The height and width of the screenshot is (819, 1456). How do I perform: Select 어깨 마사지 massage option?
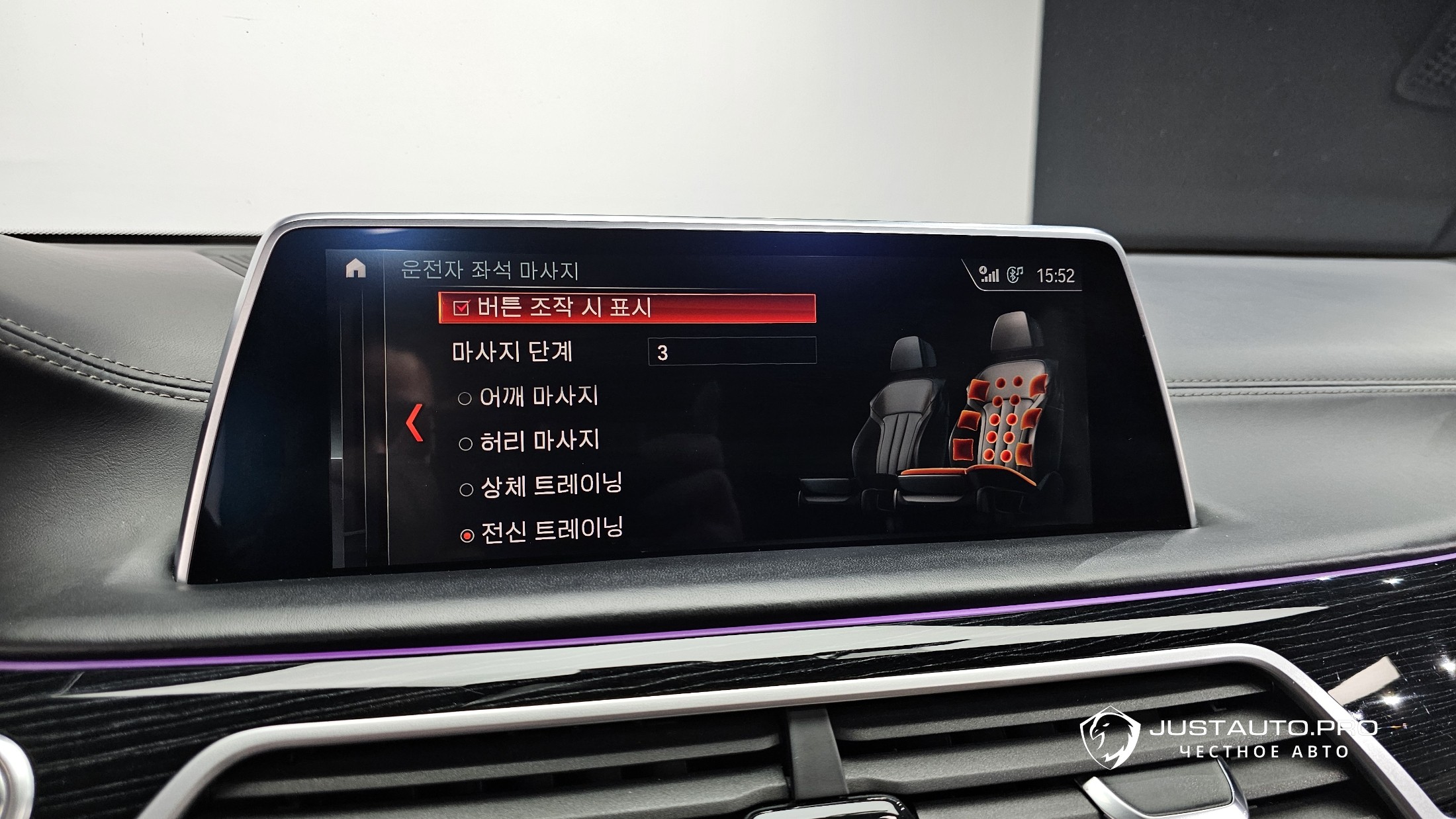coord(465,398)
